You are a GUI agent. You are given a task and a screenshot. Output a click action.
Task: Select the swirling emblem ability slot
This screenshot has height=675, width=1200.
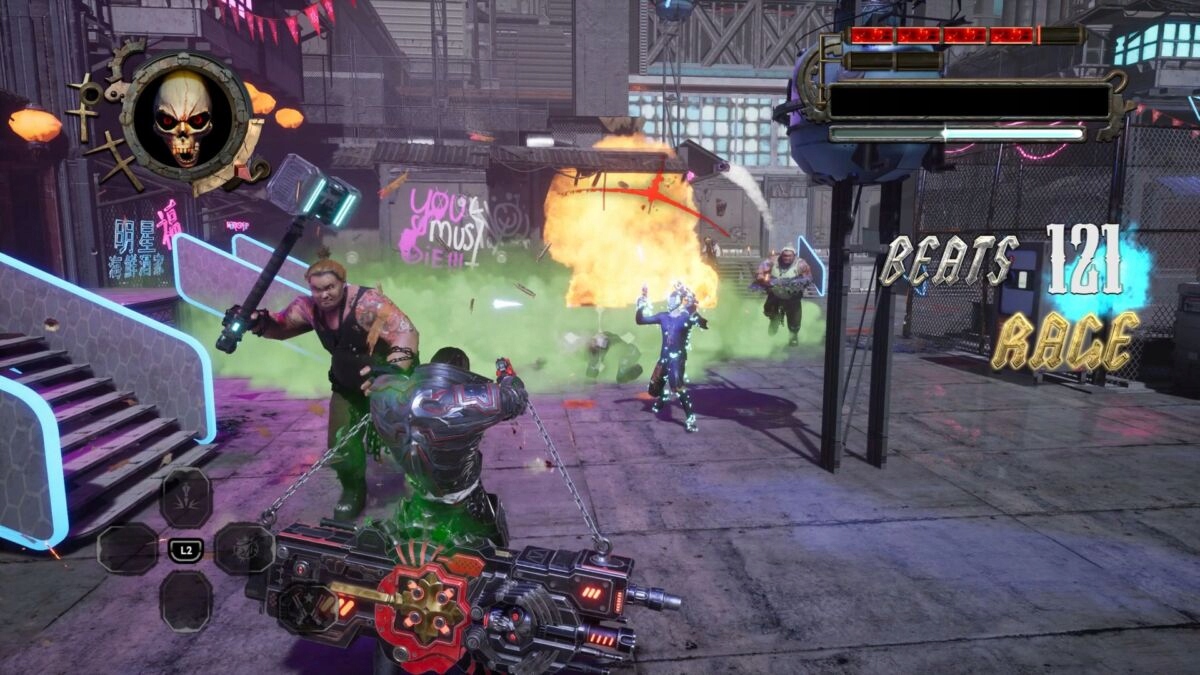(243, 548)
